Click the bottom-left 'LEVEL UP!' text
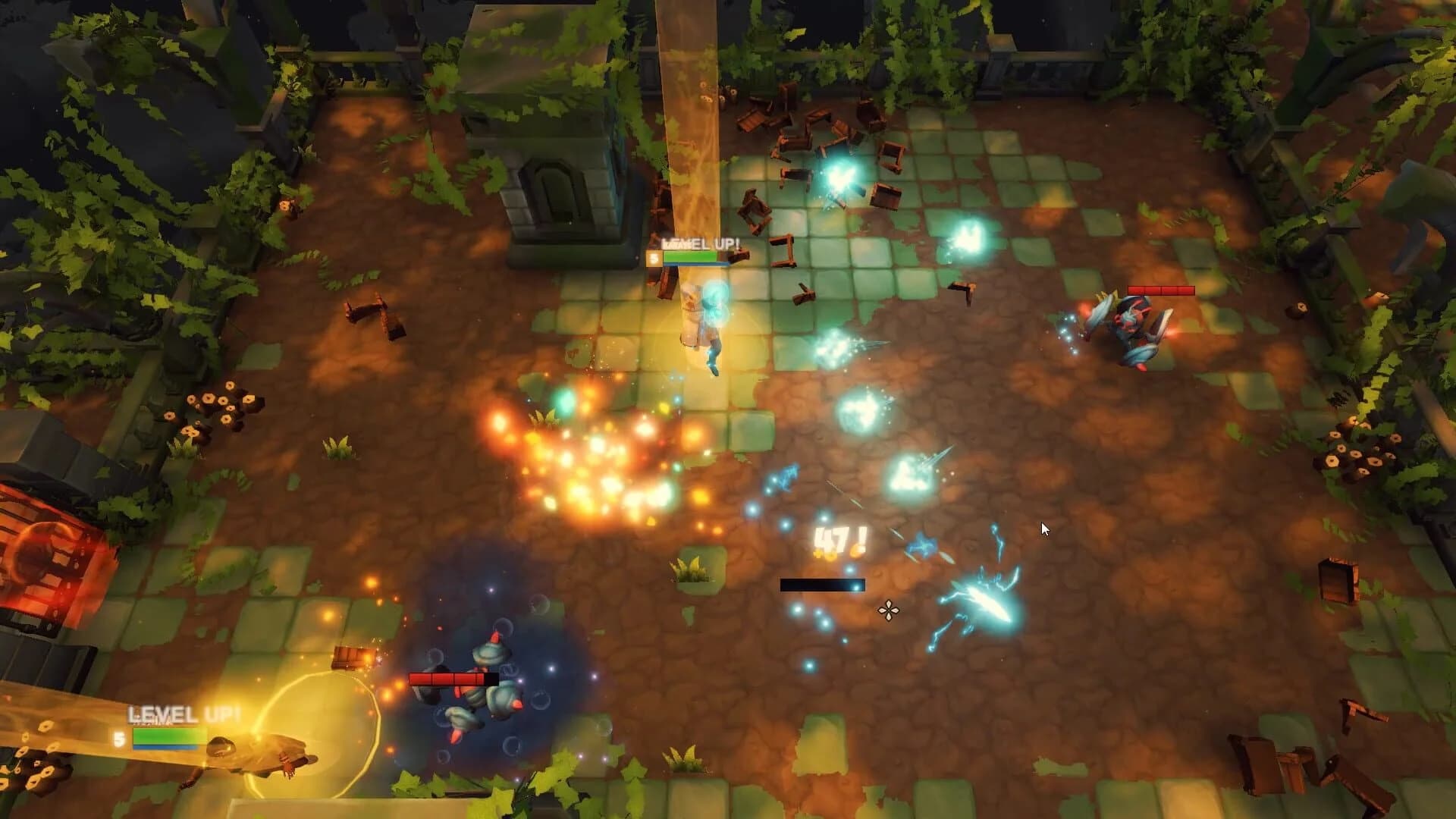 click(x=184, y=714)
